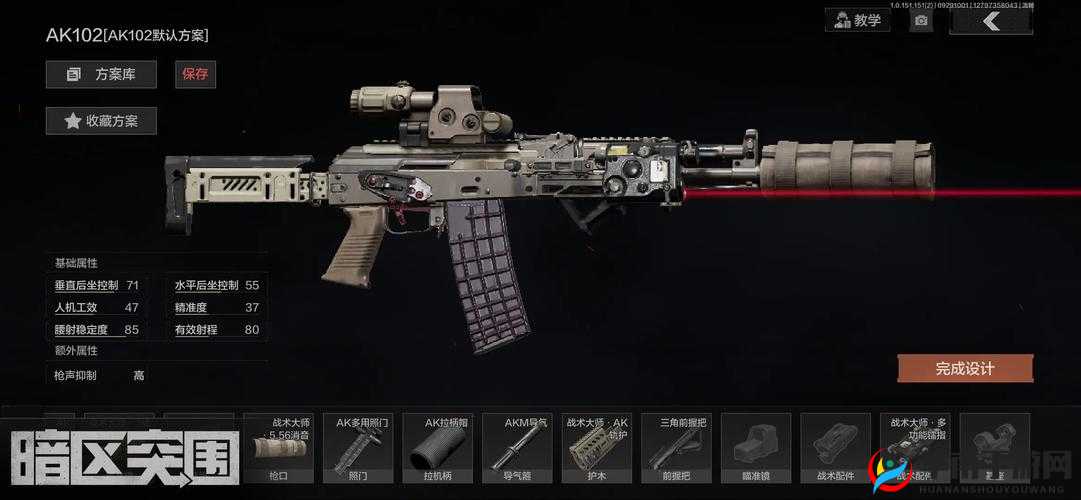Image resolution: width=1081 pixels, height=500 pixels.
Task: Confirm with 完成设计 button
Action: click(x=964, y=368)
